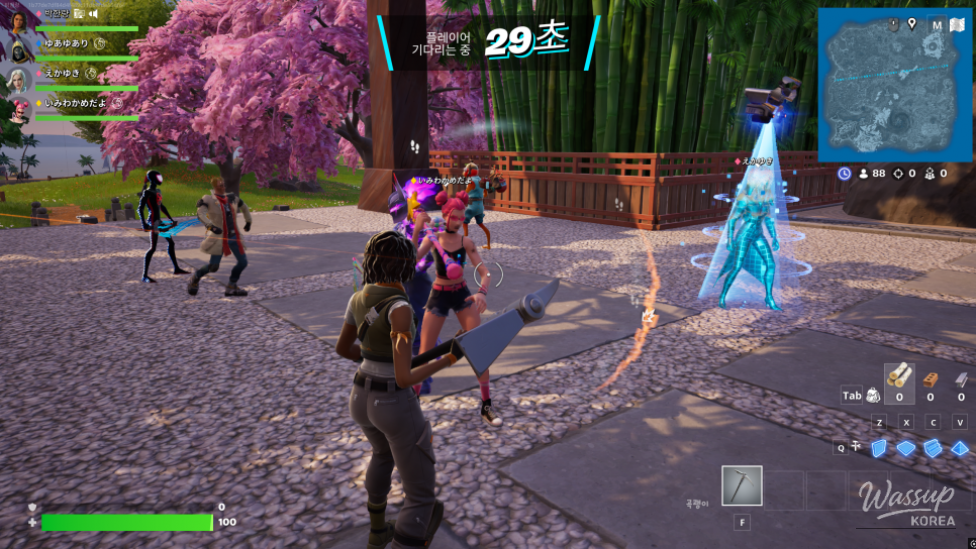
Task: Click squad member ゆあゆあり in the team list
Action: click(66, 44)
